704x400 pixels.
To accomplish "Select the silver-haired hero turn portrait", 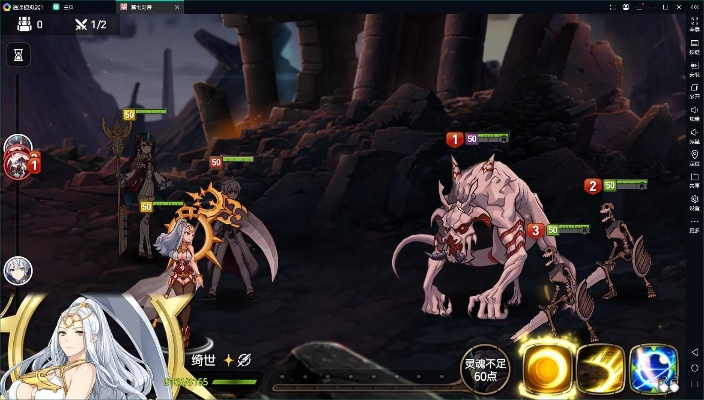I will coord(18,269).
